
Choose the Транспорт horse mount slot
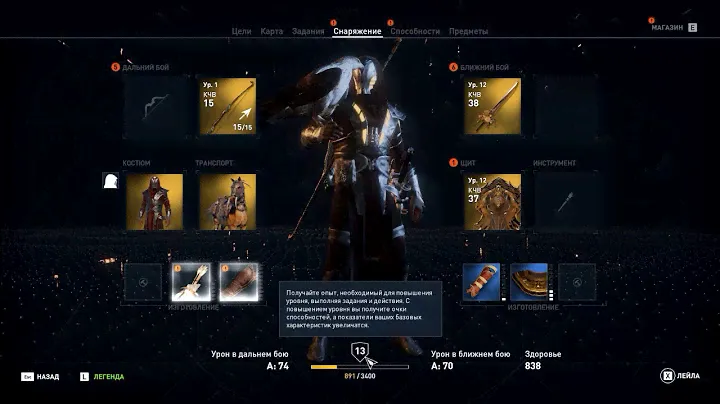click(227, 201)
